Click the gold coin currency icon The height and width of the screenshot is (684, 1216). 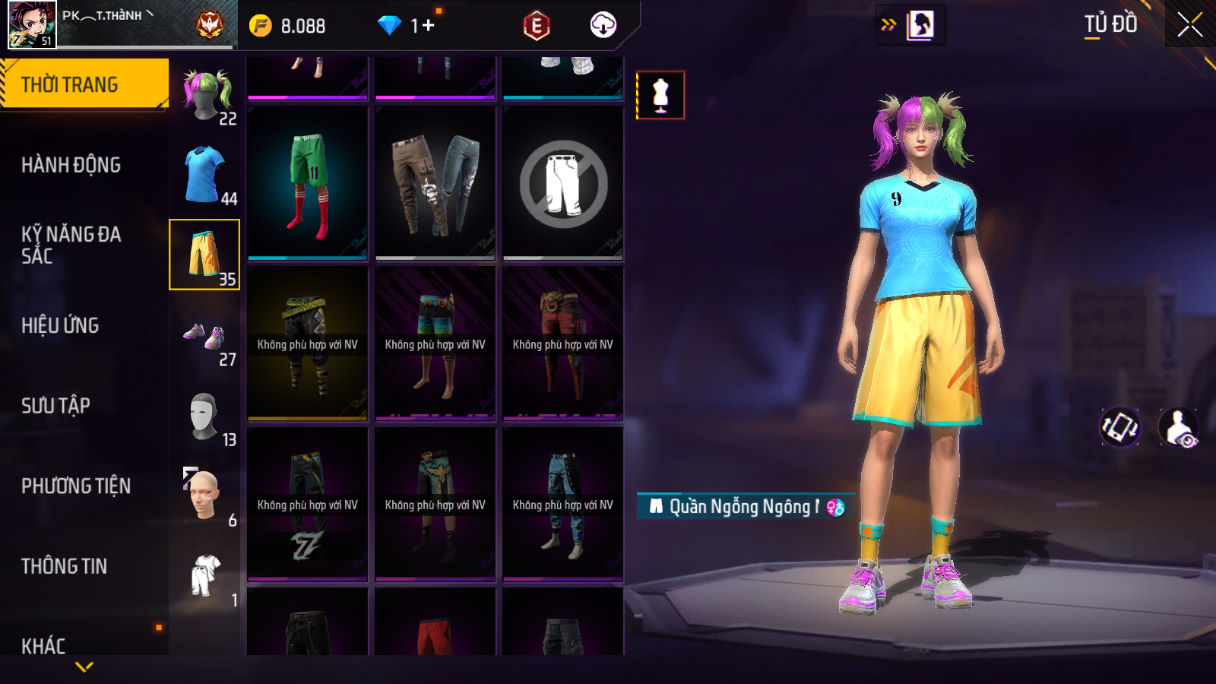261,26
